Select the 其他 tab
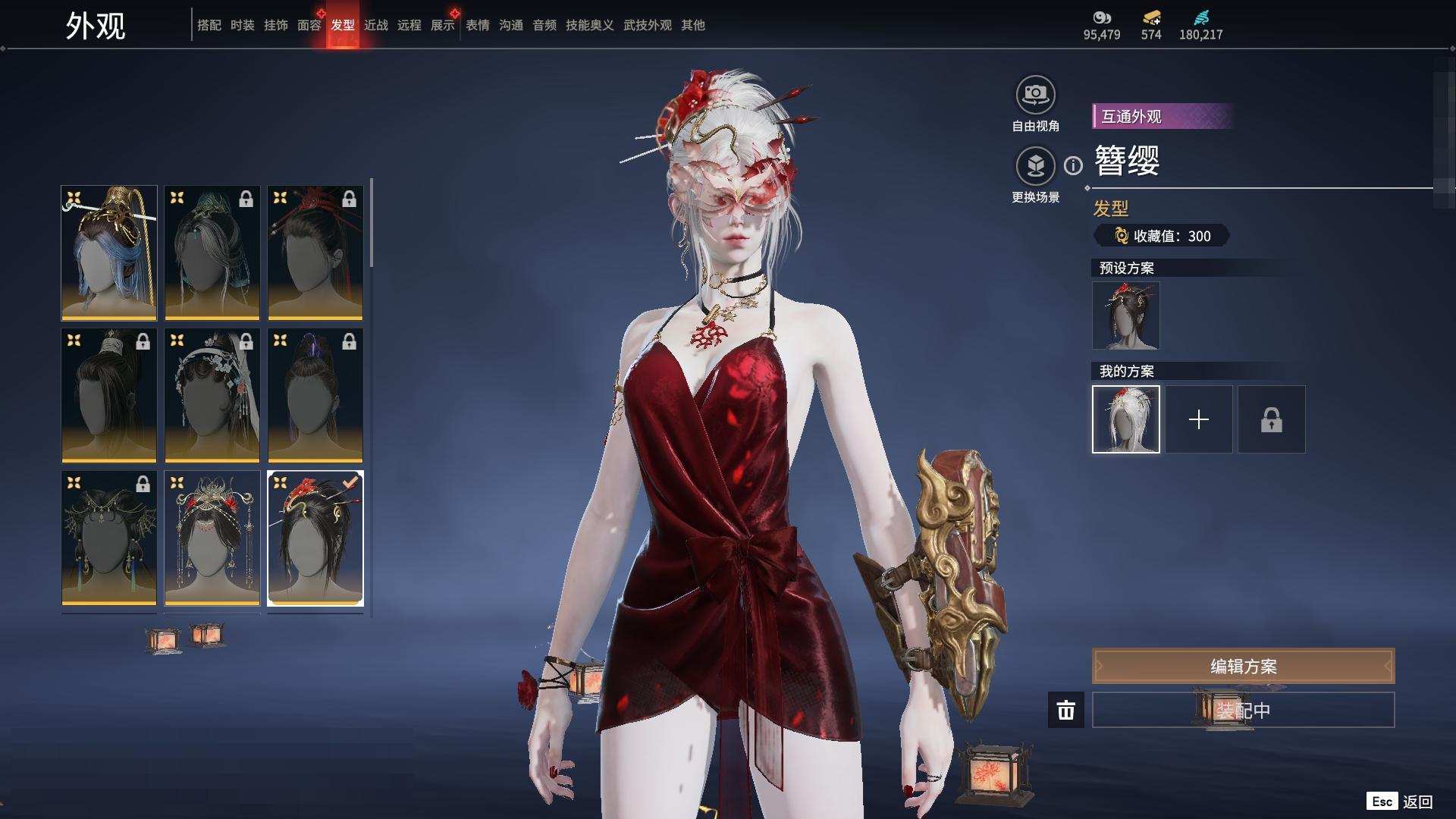Viewport: 1456px width, 819px height. click(x=692, y=25)
